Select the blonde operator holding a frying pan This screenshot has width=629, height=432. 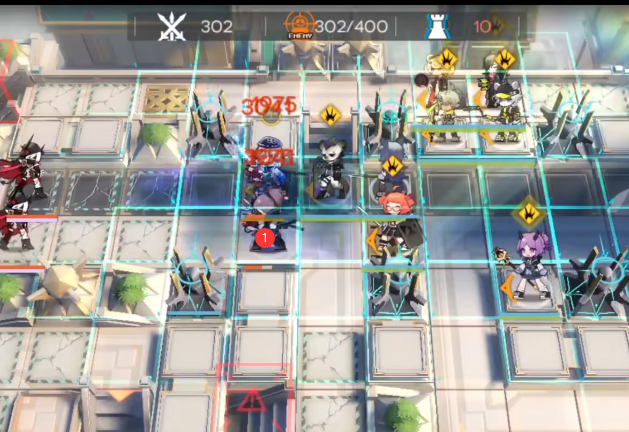443,105
